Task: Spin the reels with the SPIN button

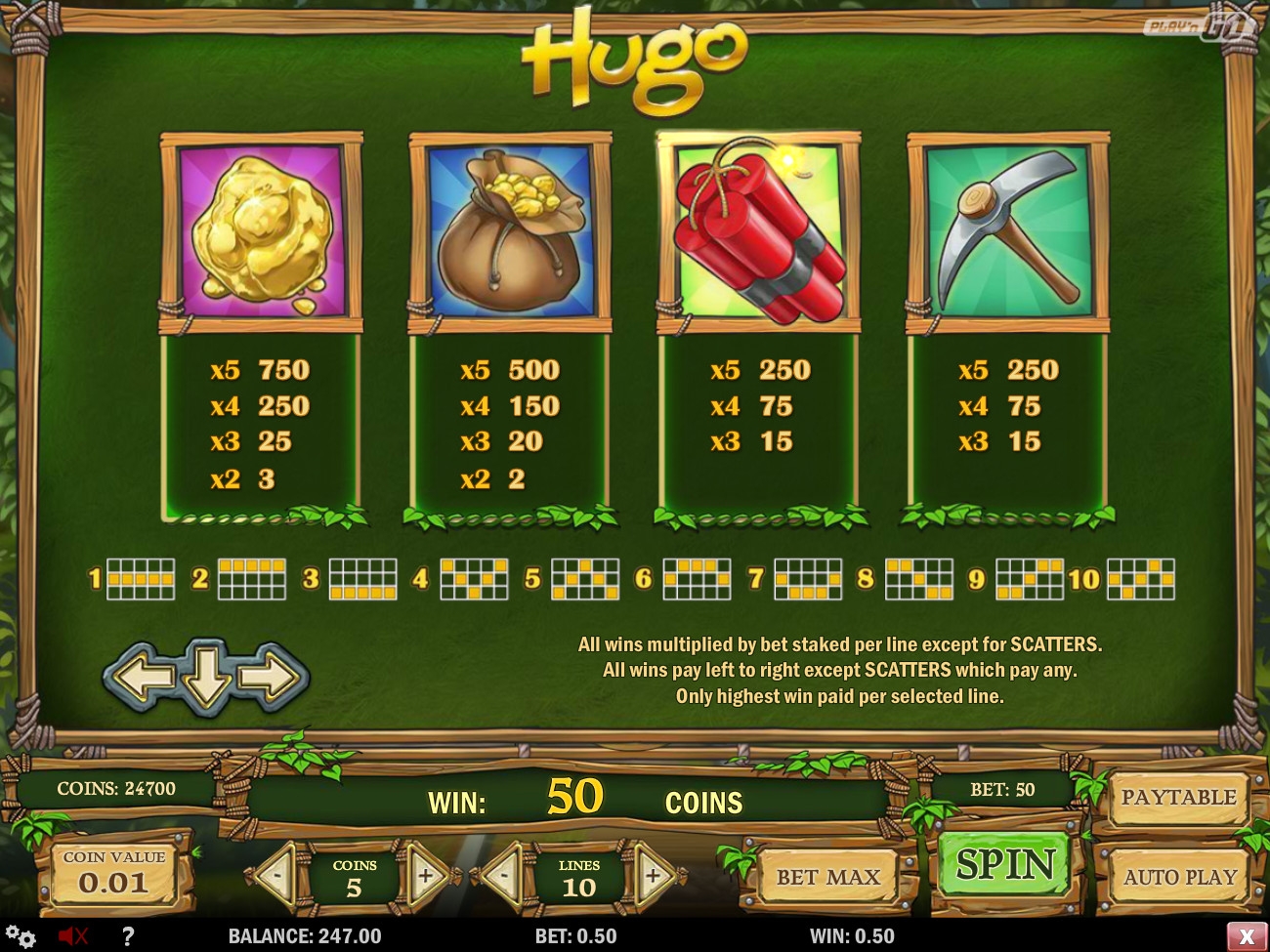Action: [1005, 864]
